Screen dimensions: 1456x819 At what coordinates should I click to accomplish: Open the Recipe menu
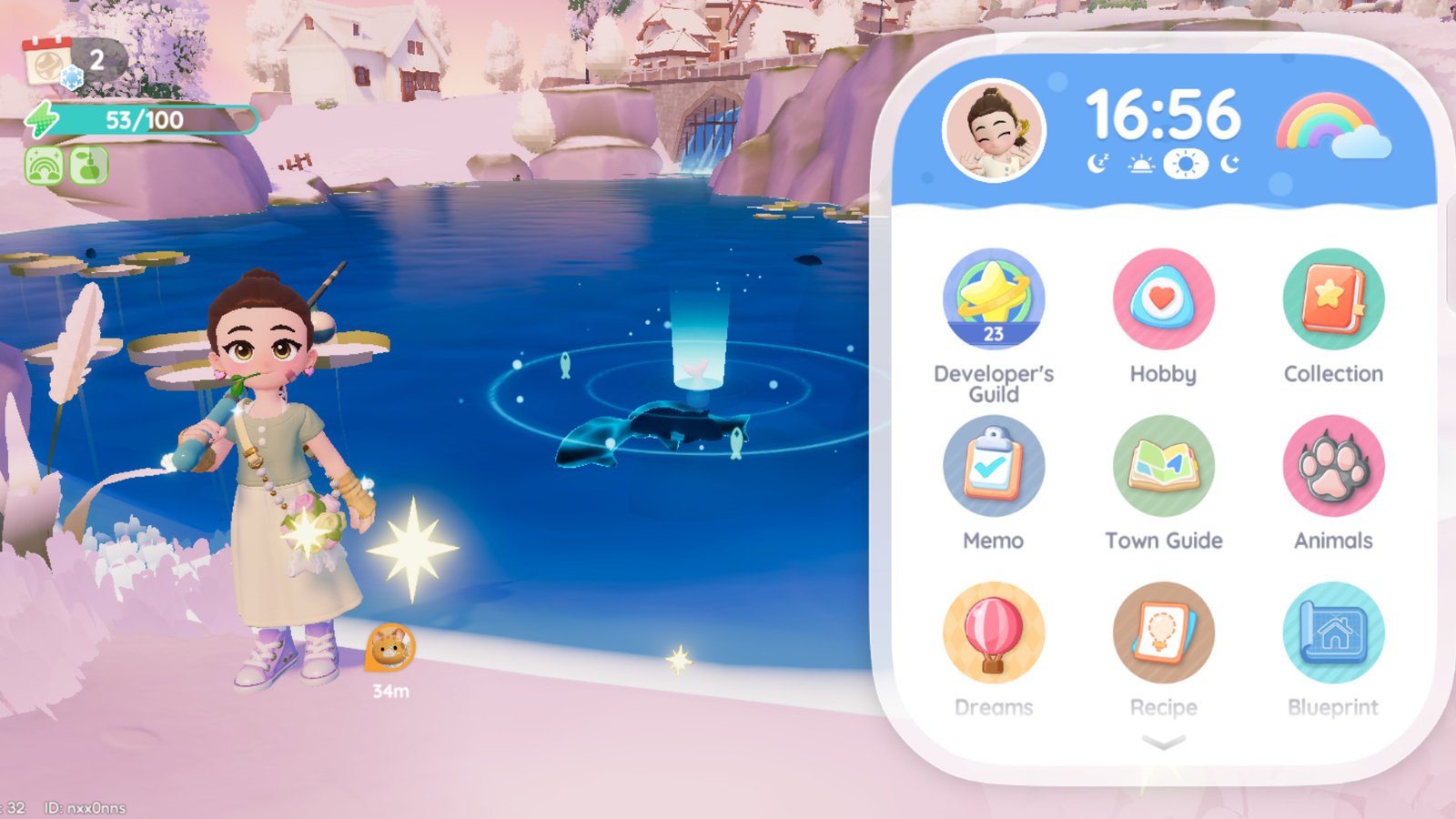click(1164, 633)
